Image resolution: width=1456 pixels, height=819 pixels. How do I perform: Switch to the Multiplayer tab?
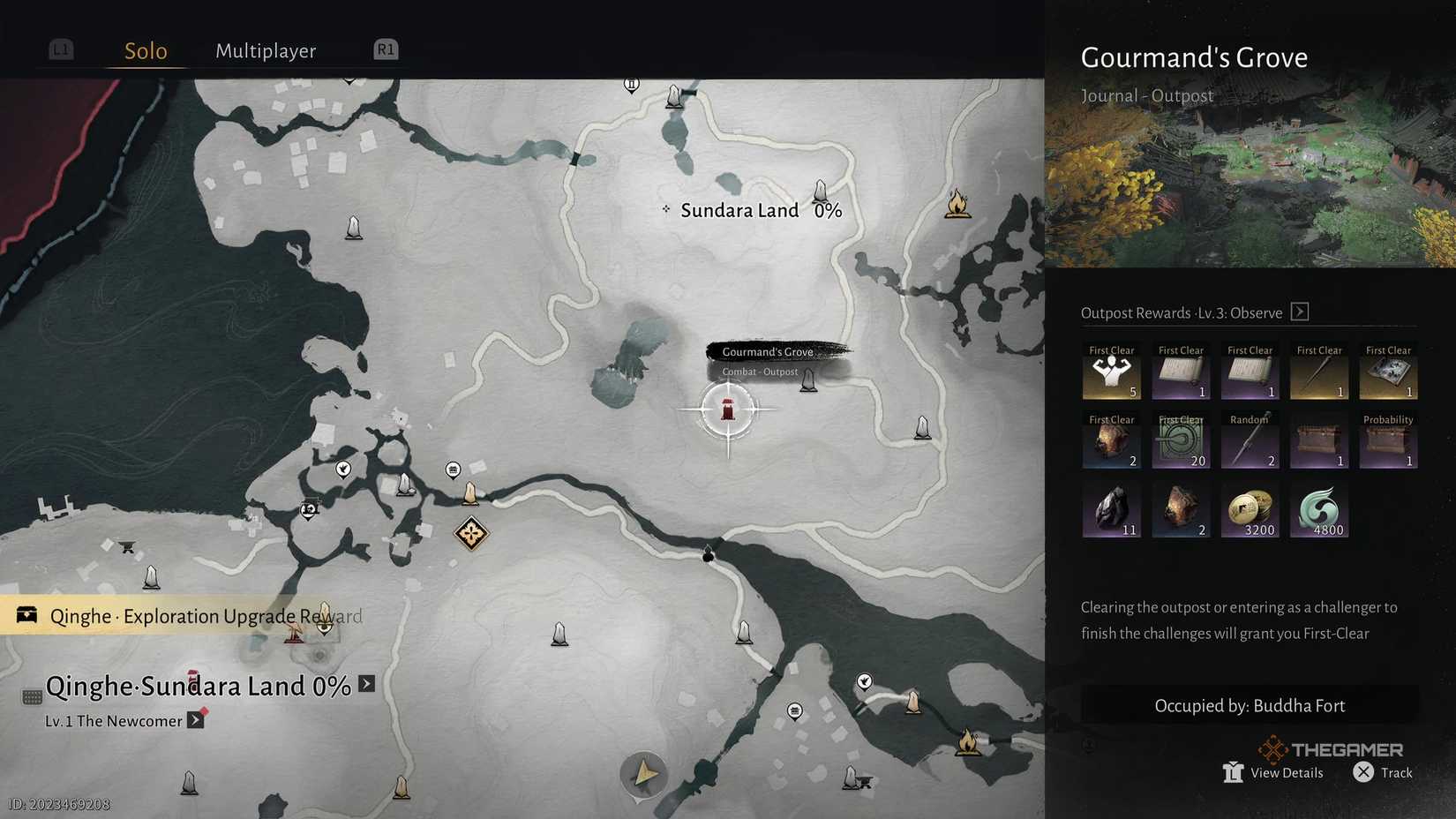point(265,50)
